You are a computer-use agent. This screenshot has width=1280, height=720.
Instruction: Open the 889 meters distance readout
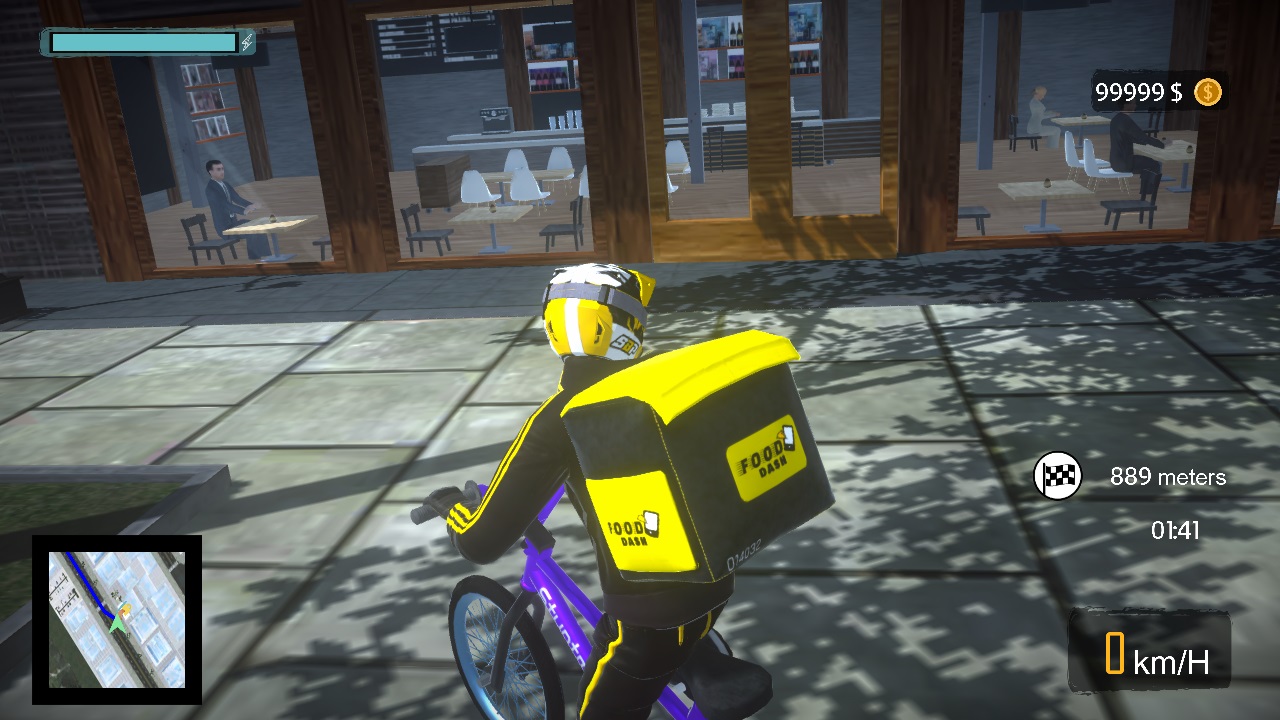click(1169, 477)
